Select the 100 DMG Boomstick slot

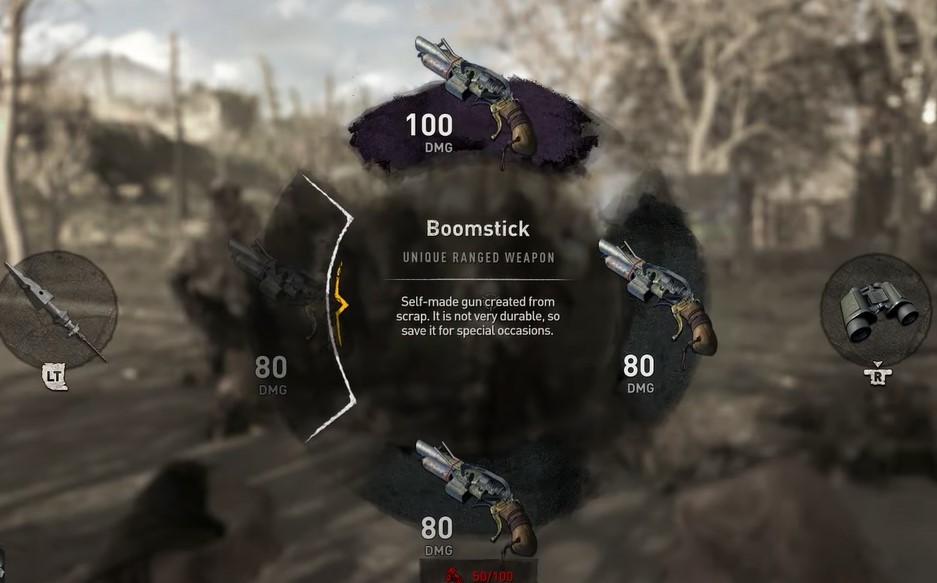pyautogui.click(x=465, y=100)
